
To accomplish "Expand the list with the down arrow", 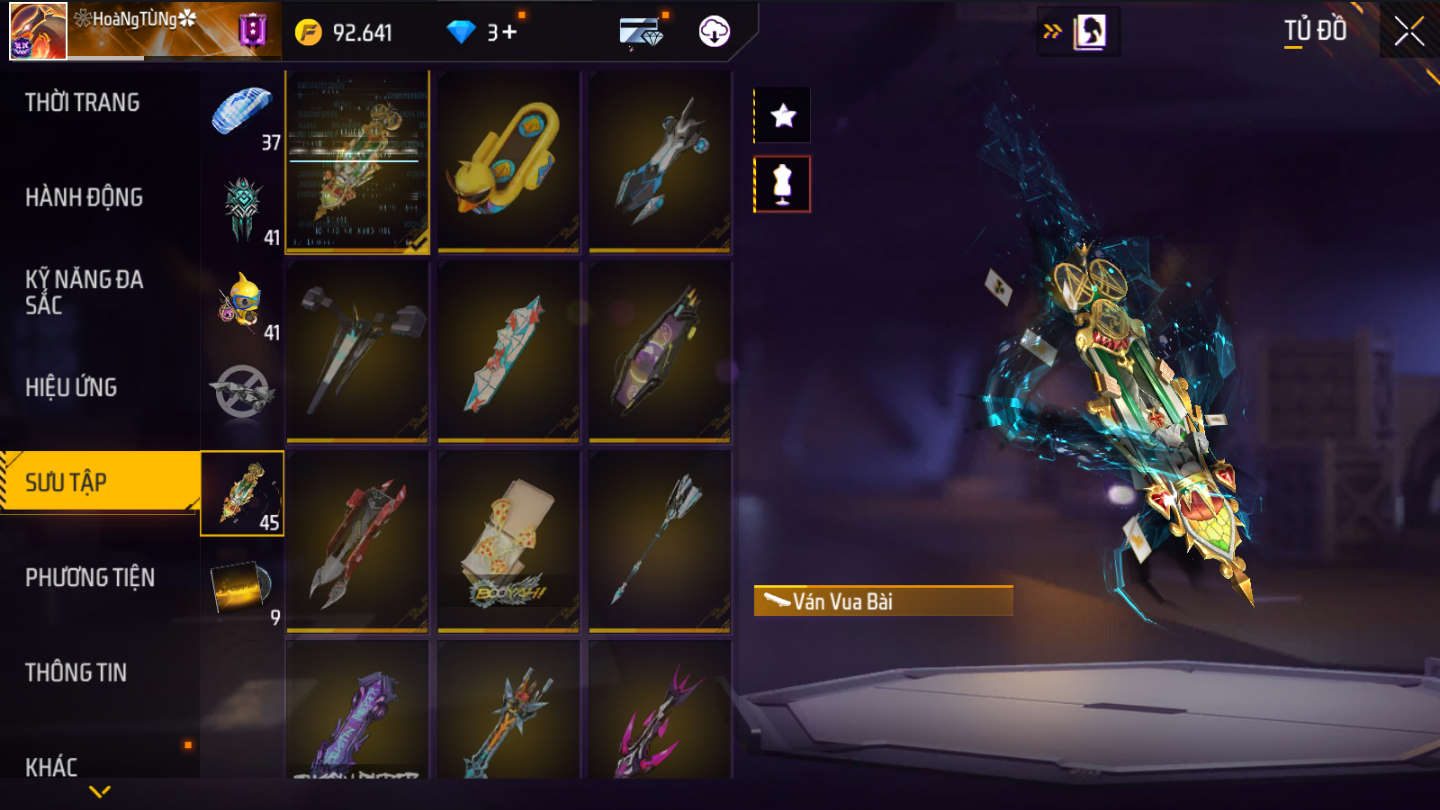I will [99, 792].
